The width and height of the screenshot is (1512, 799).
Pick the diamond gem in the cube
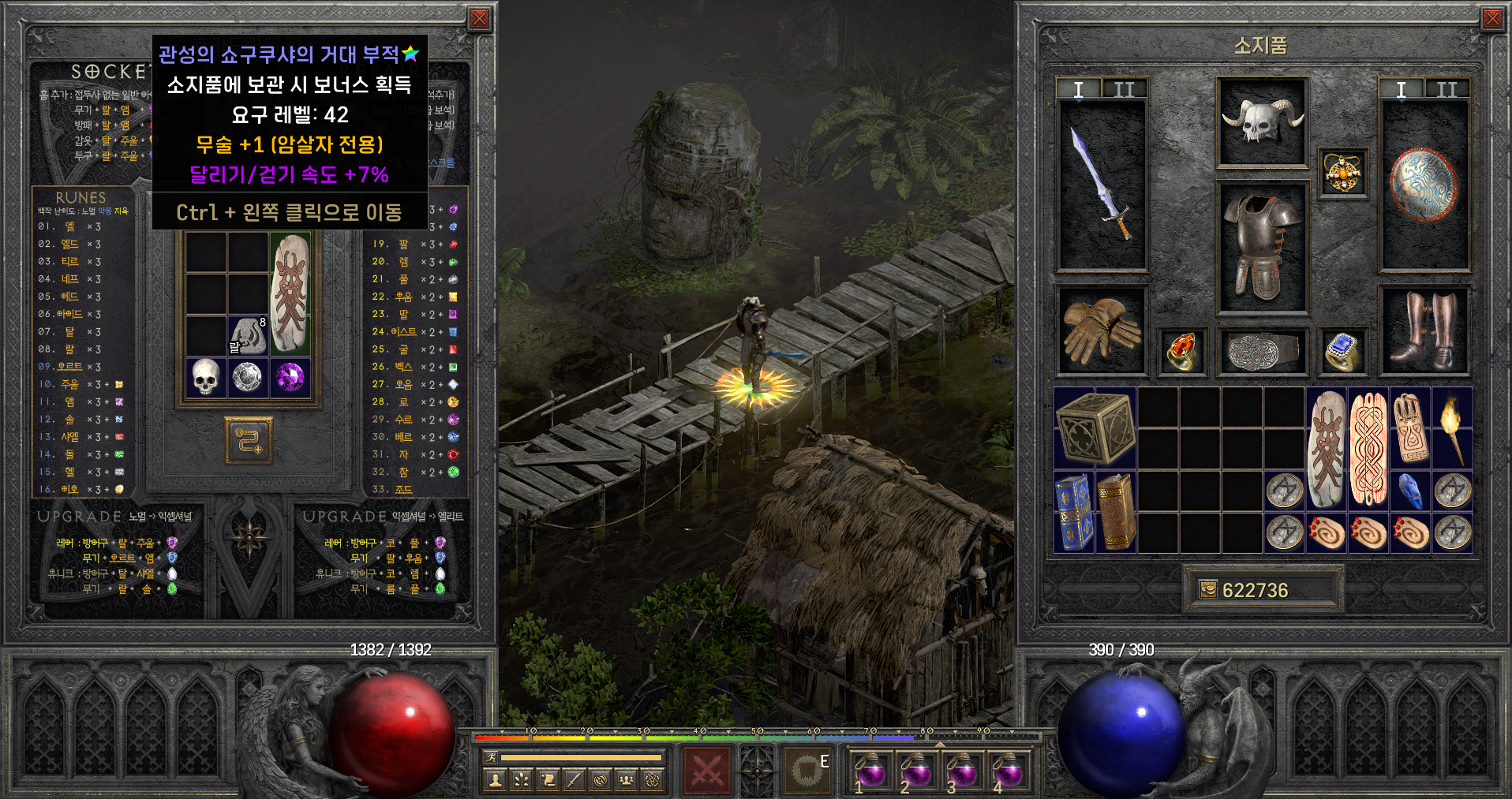[x=248, y=377]
